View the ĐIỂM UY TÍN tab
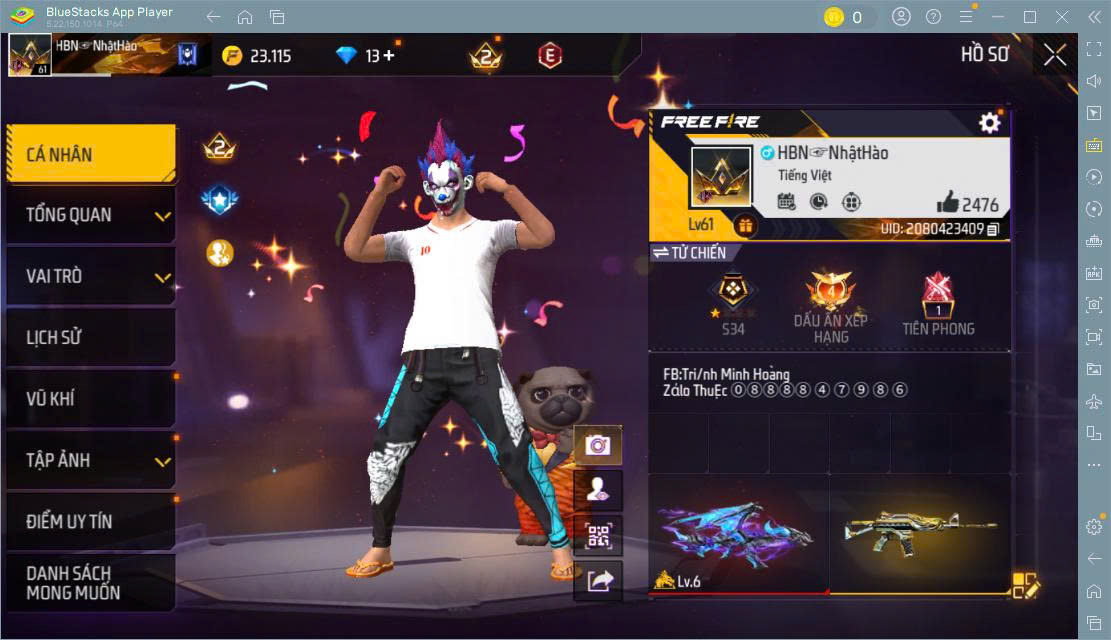The width and height of the screenshot is (1111, 640). tap(91, 521)
